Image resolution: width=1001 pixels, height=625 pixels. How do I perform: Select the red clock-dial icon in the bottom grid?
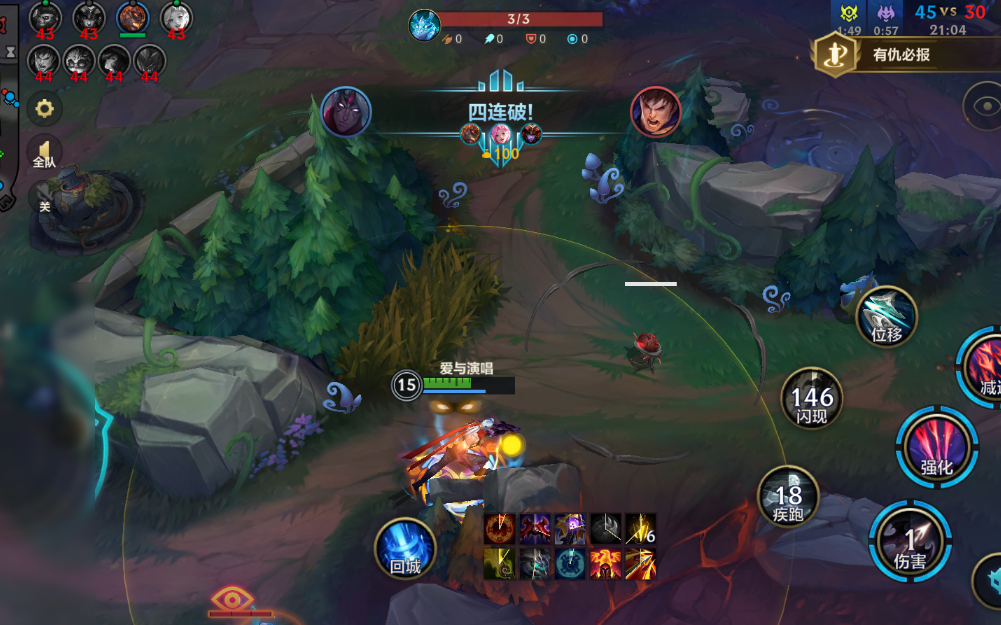(x=499, y=529)
